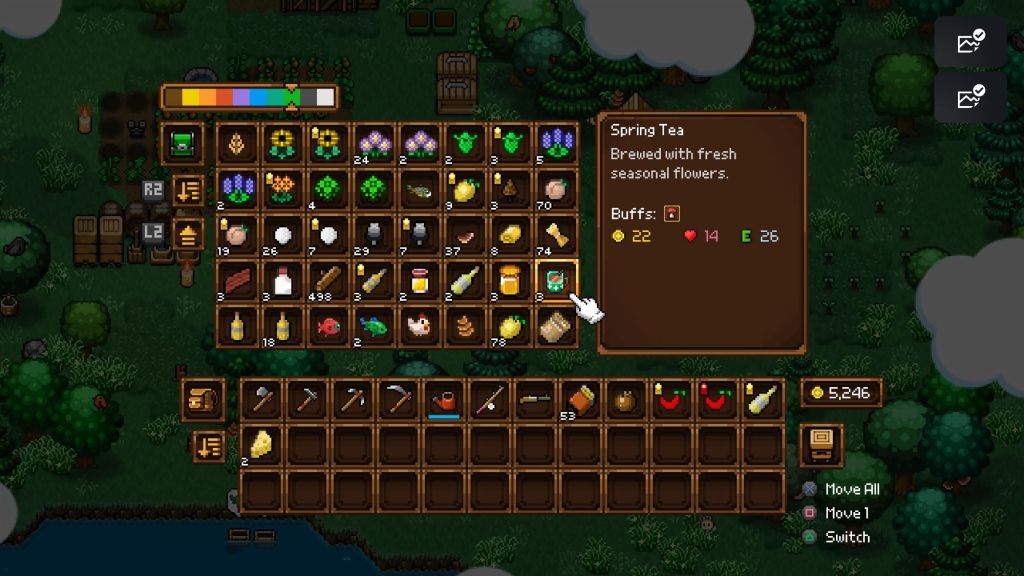This screenshot has height=576, width=1024.
Task: Select the watering can in the hotbar
Action: [443, 399]
